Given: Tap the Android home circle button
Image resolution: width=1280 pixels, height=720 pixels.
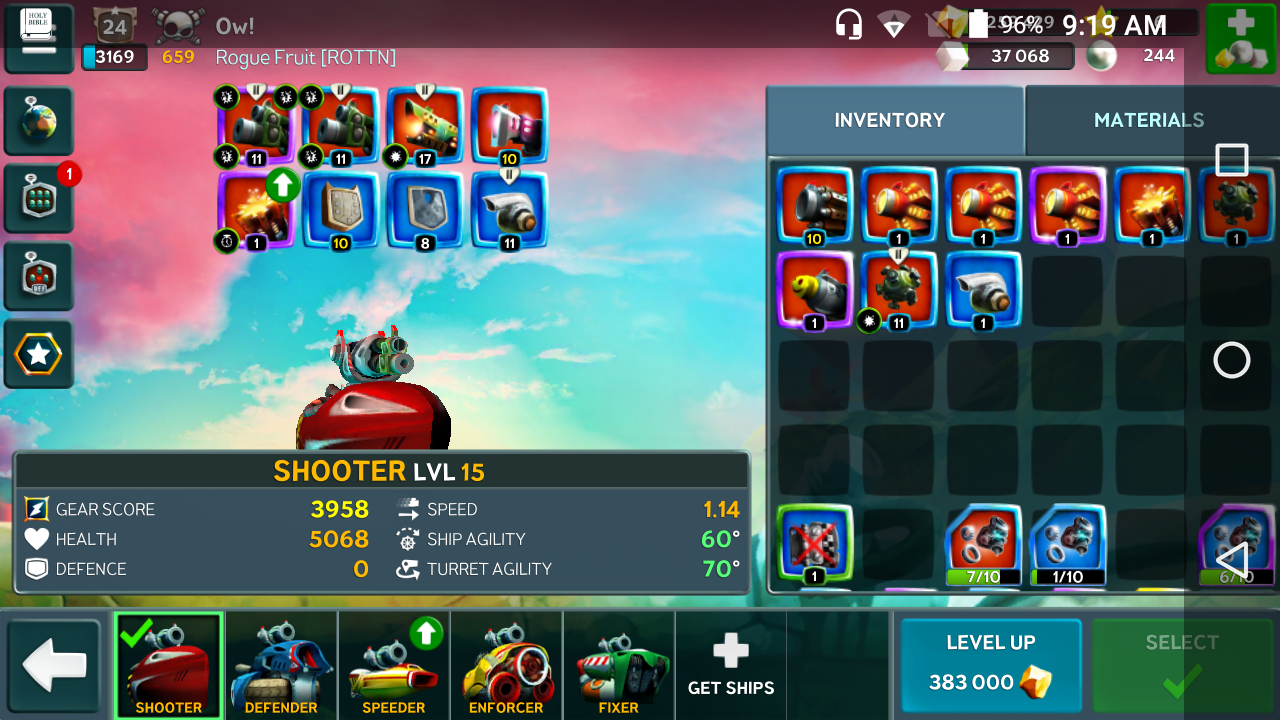Looking at the screenshot, I should pyautogui.click(x=1231, y=360).
